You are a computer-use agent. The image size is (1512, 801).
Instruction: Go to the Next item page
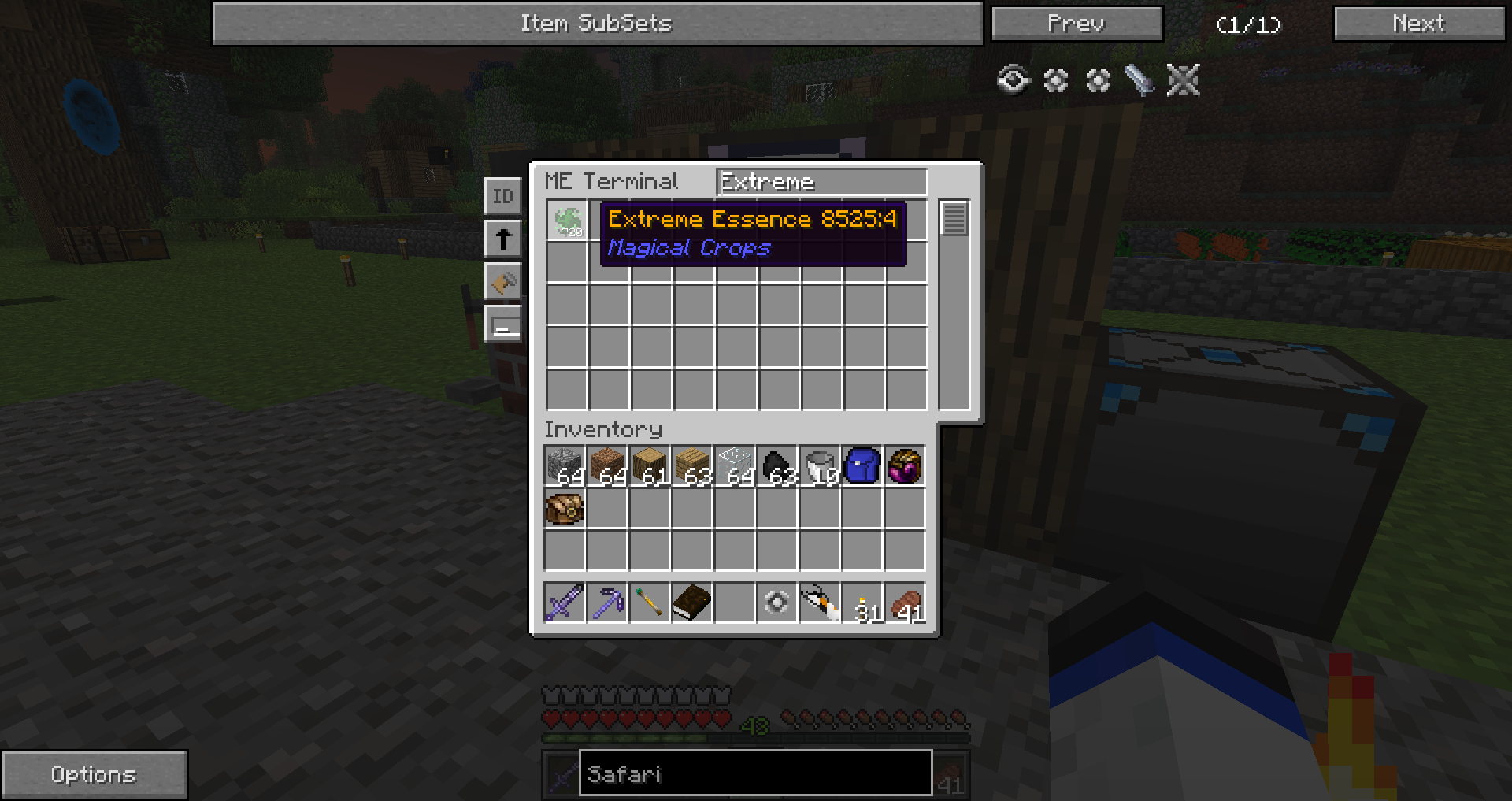pos(1418,24)
